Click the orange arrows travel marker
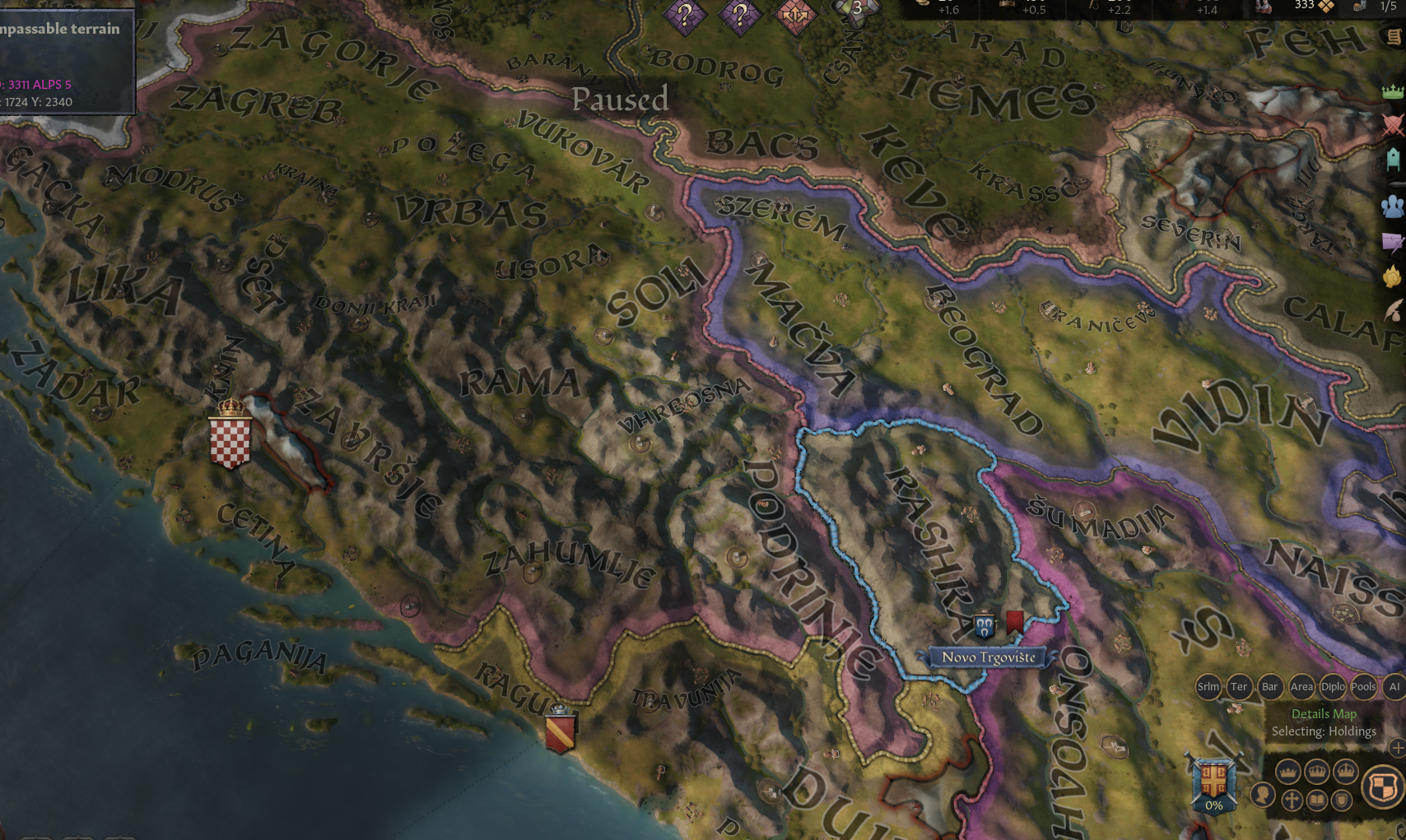The width and height of the screenshot is (1406, 840). click(x=795, y=12)
